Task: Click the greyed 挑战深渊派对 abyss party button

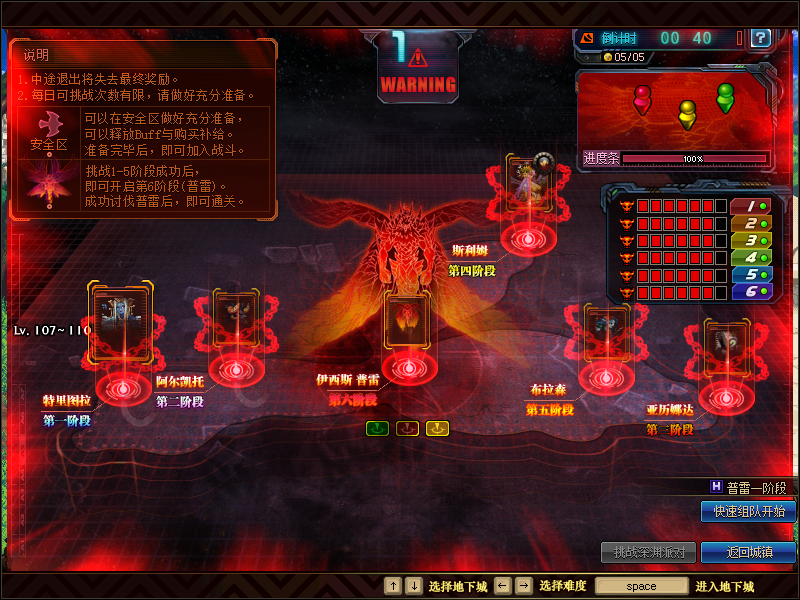Action: tap(648, 552)
